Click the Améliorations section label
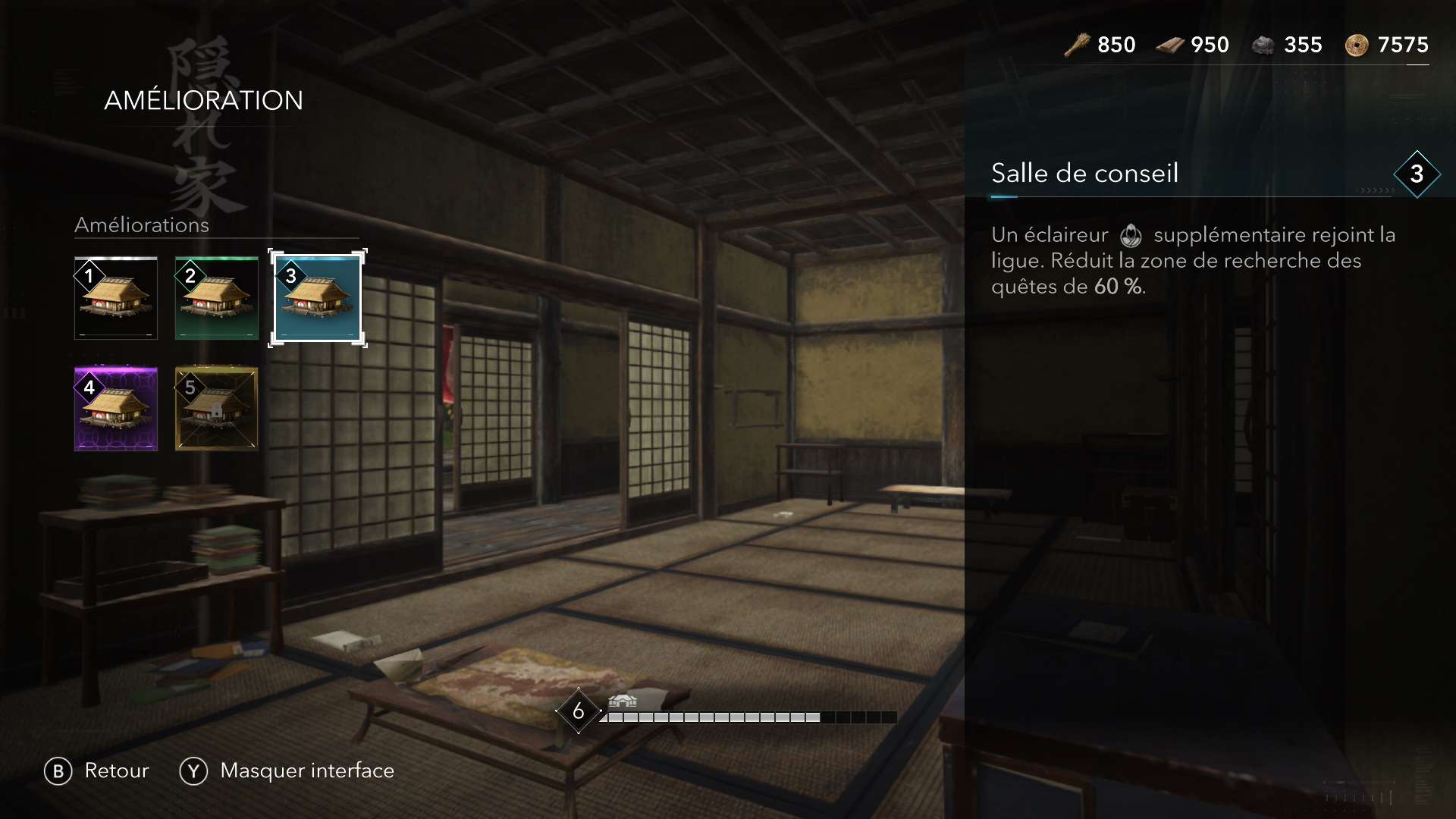1456x819 pixels. click(x=141, y=225)
